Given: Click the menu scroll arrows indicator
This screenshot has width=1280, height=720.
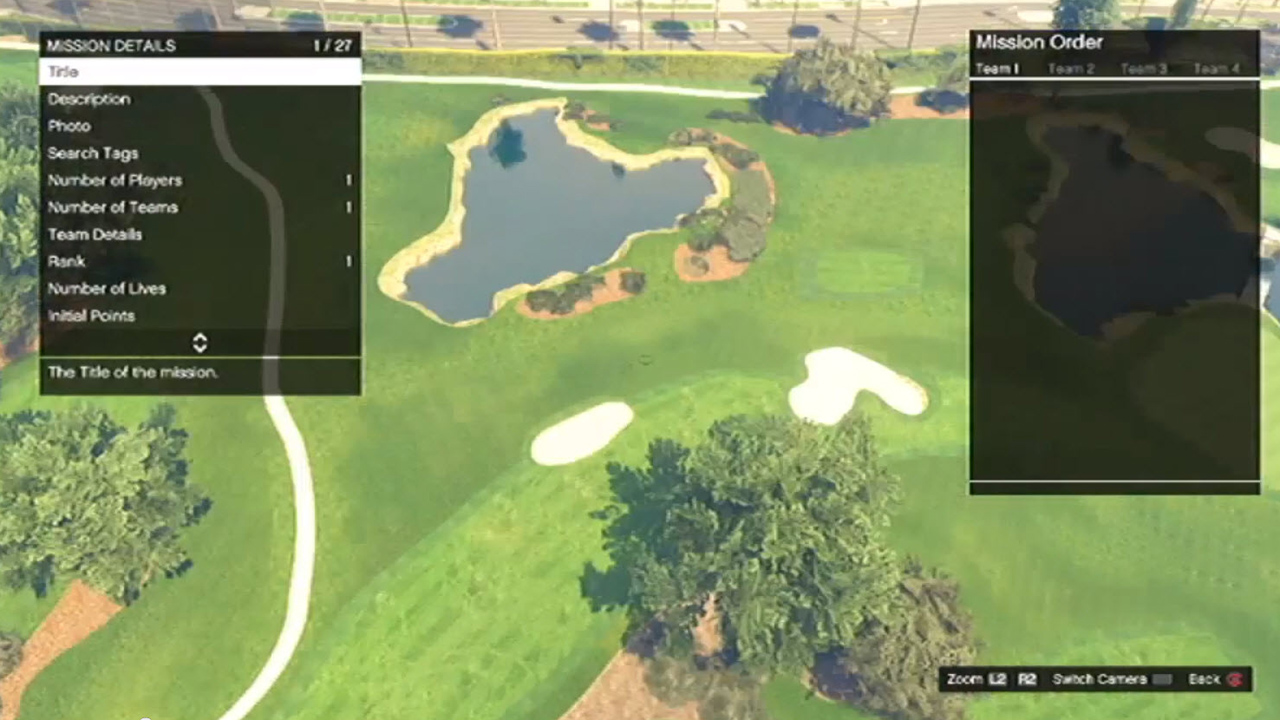Looking at the screenshot, I should [x=200, y=343].
